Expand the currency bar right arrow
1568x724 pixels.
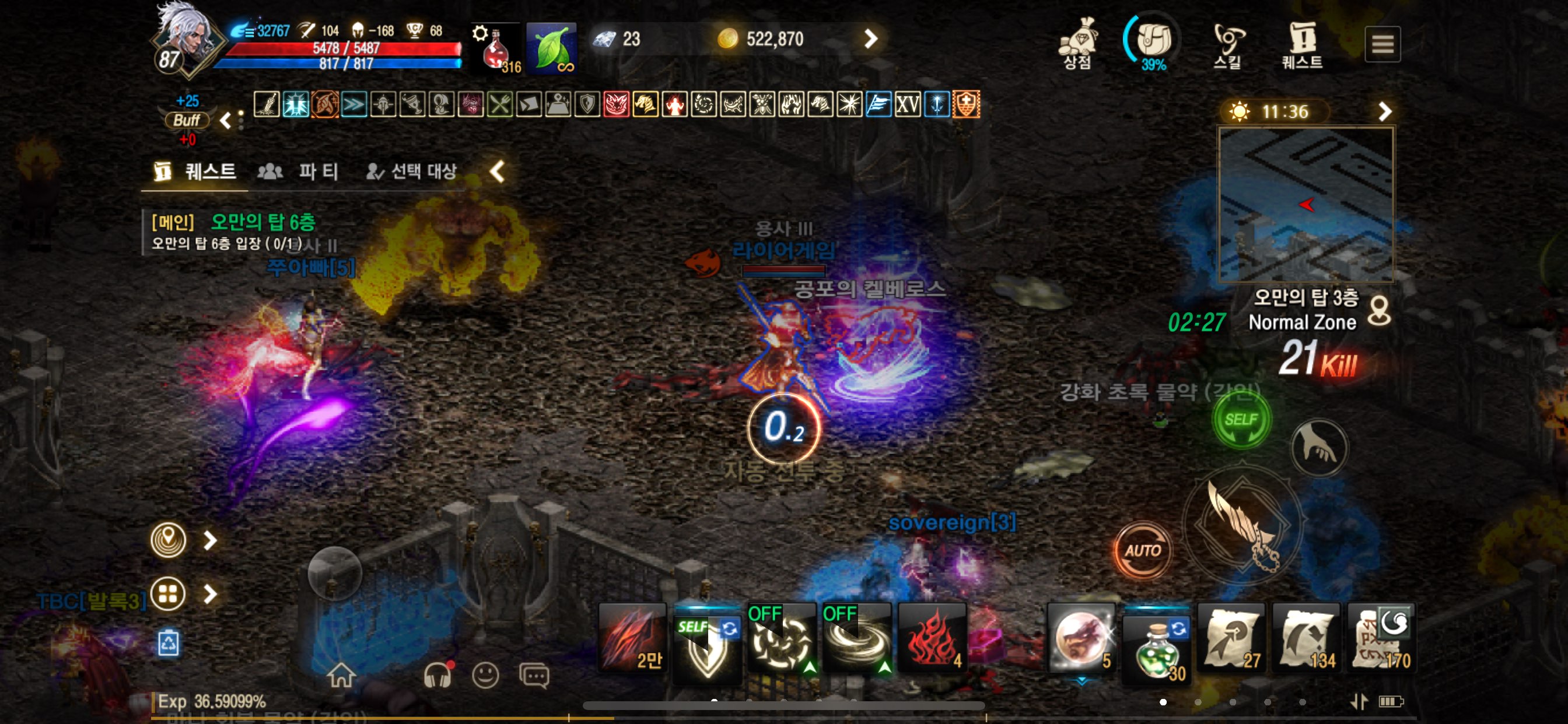pos(871,40)
